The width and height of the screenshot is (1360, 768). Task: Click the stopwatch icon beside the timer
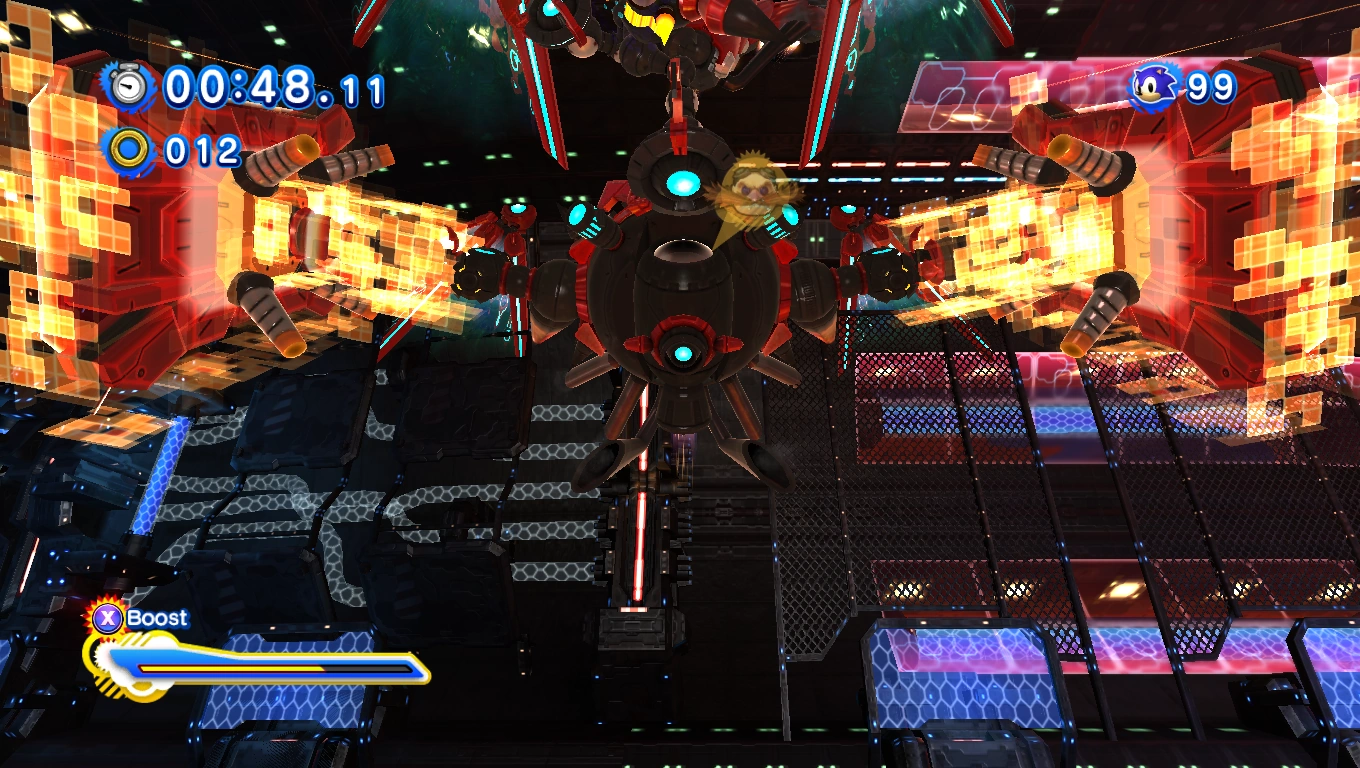tap(129, 87)
